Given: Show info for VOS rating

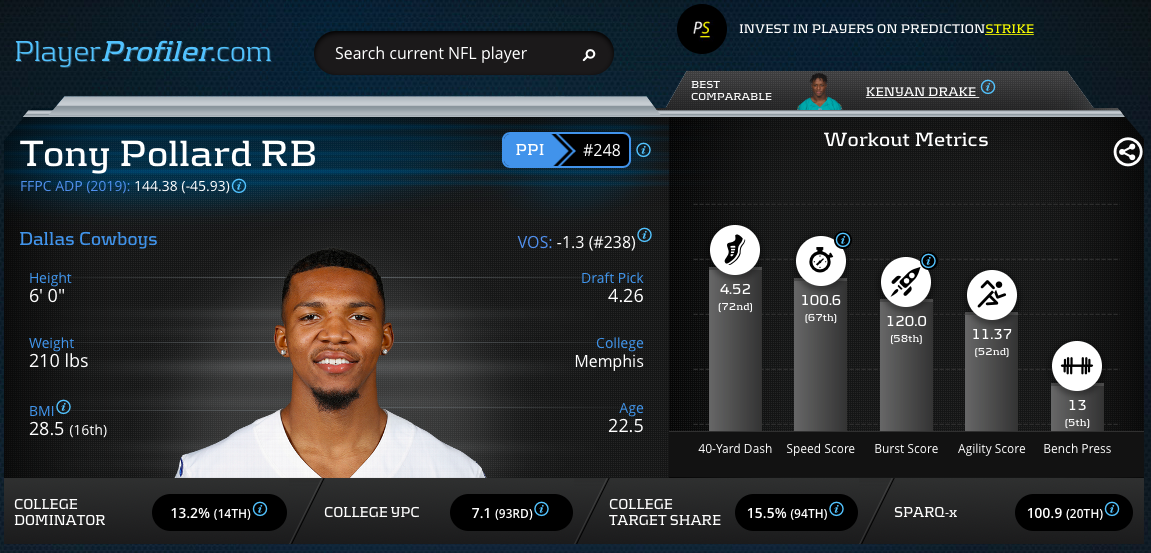Looking at the screenshot, I should coord(644,236).
